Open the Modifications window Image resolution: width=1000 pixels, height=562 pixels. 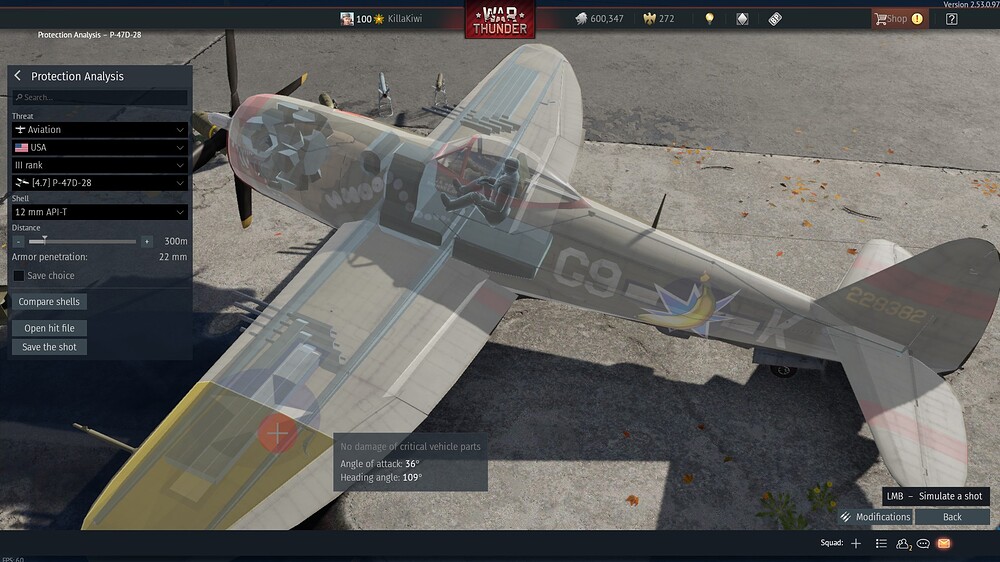(875, 517)
